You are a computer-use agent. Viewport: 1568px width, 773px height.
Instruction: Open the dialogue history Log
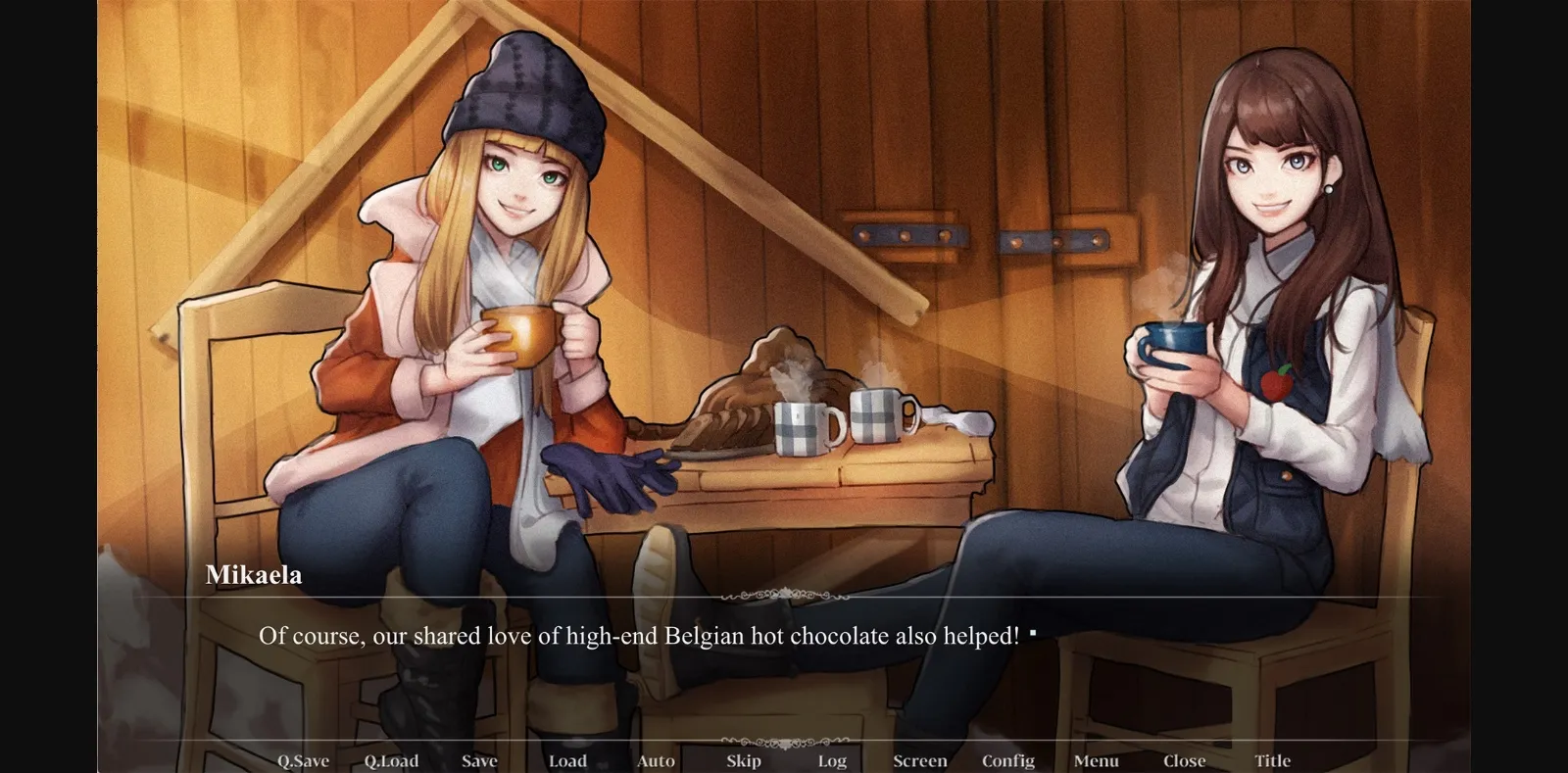[831, 760]
